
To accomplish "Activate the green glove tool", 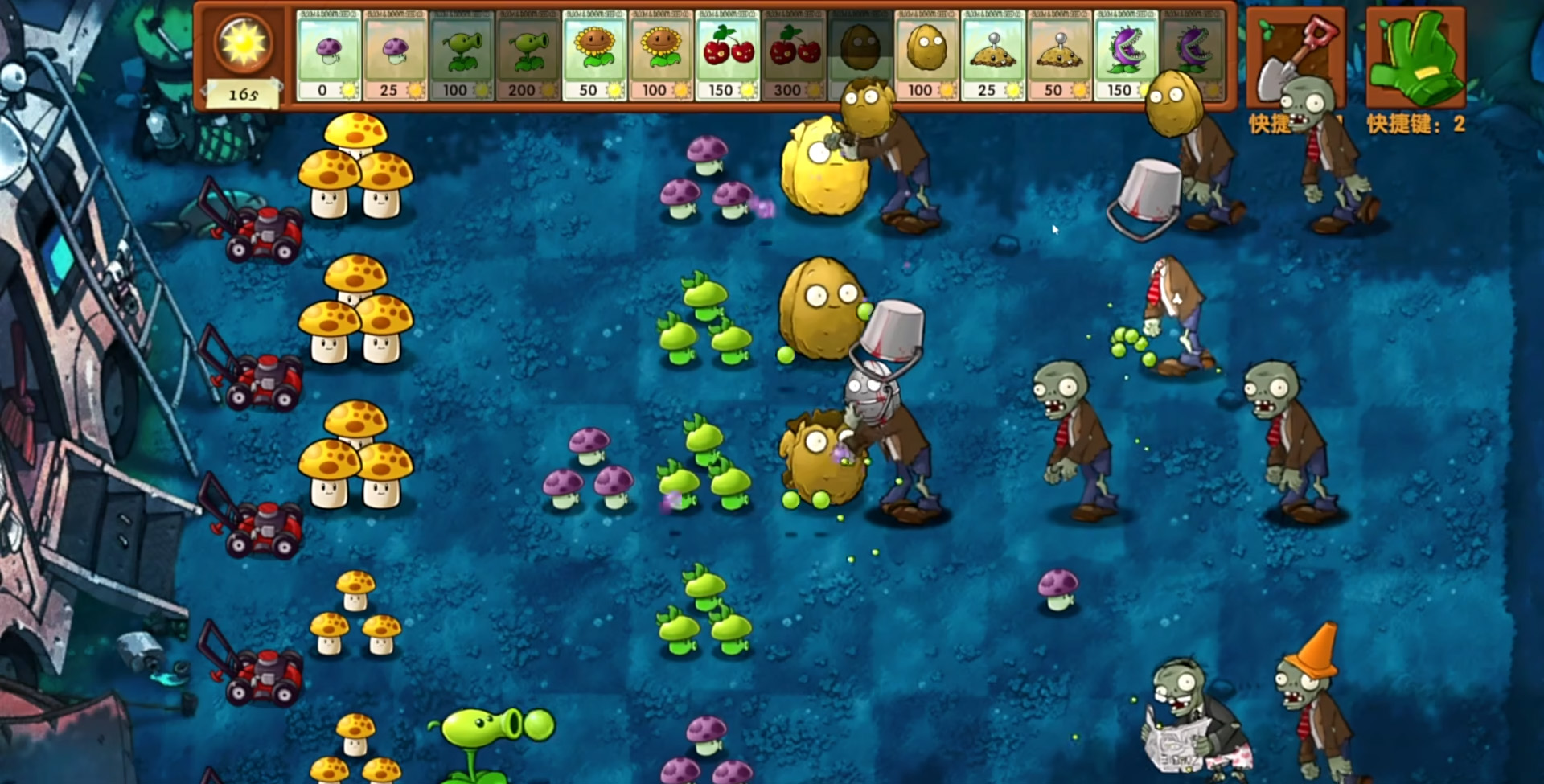I will [x=1415, y=58].
